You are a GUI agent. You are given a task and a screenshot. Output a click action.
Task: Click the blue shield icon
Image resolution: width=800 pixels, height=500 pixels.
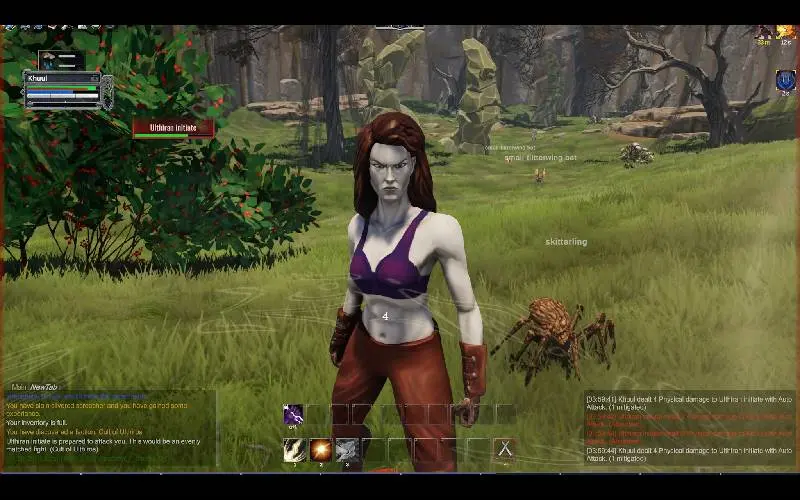click(x=785, y=80)
